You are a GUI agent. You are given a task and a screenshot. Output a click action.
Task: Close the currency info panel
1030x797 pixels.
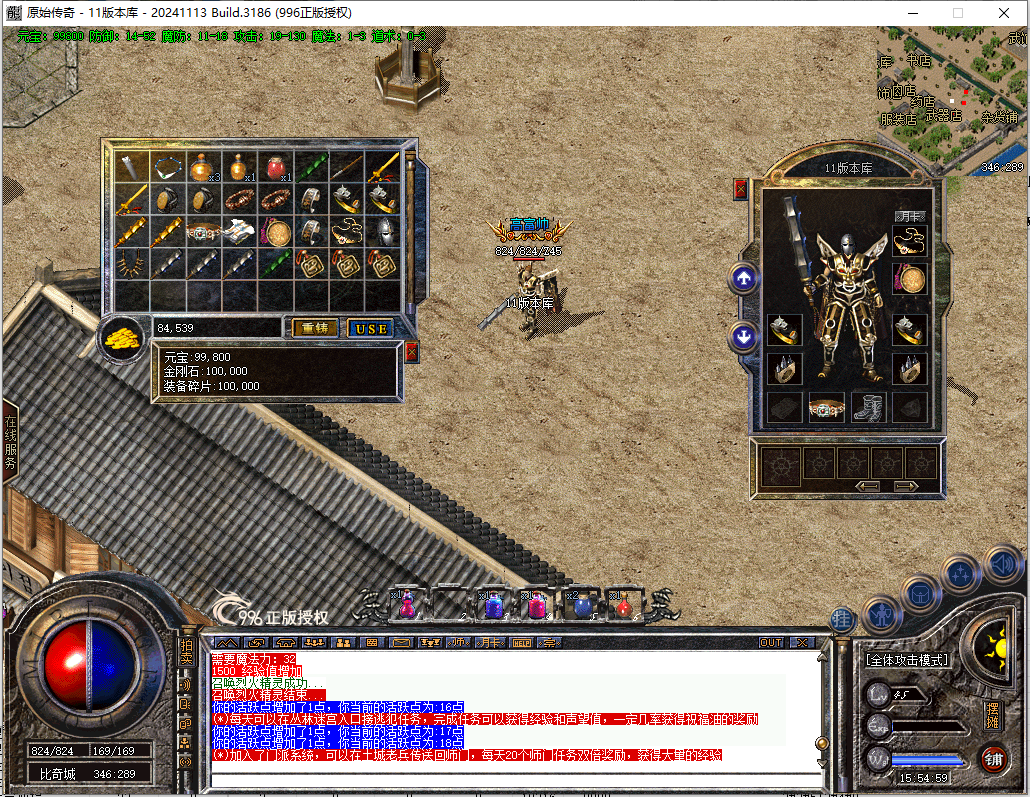pos(411,352)
